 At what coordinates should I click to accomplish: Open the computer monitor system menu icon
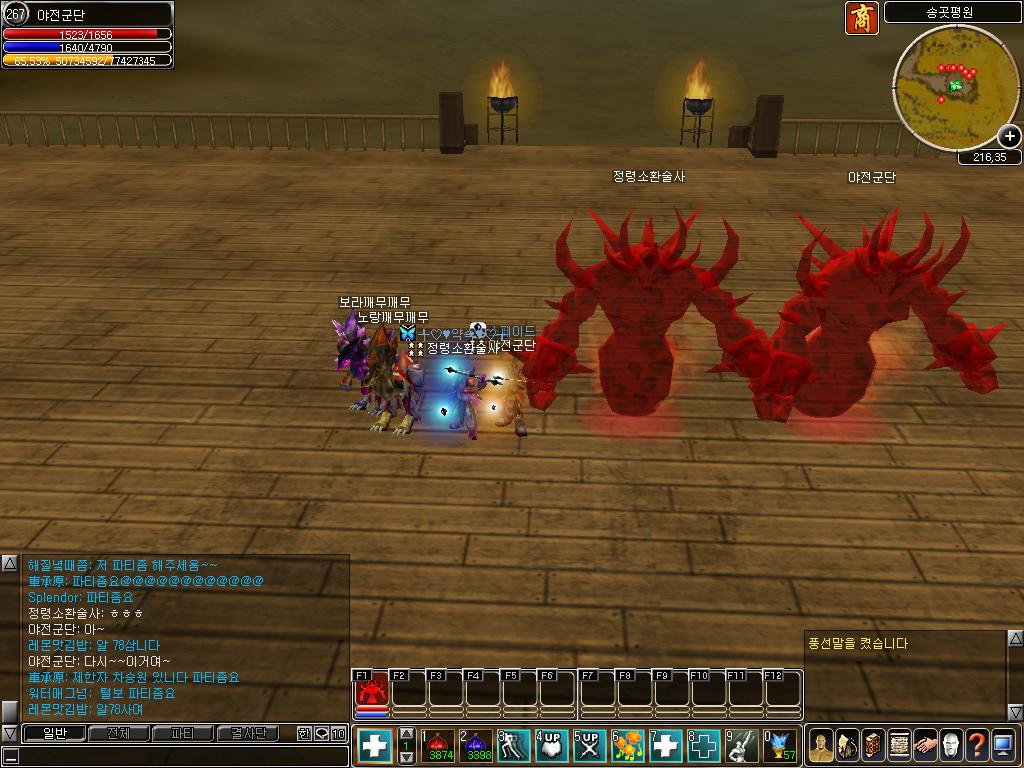coord(1003,746)
